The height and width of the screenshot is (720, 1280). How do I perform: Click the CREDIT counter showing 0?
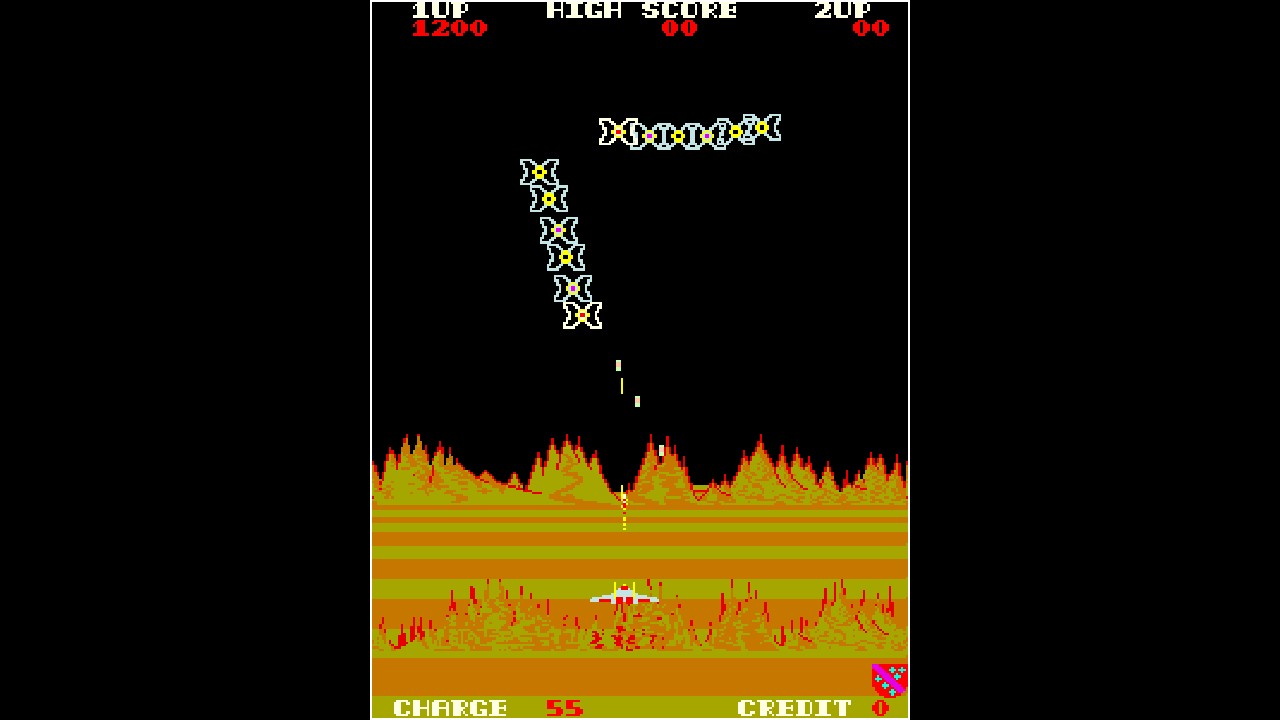pos(794,706)
